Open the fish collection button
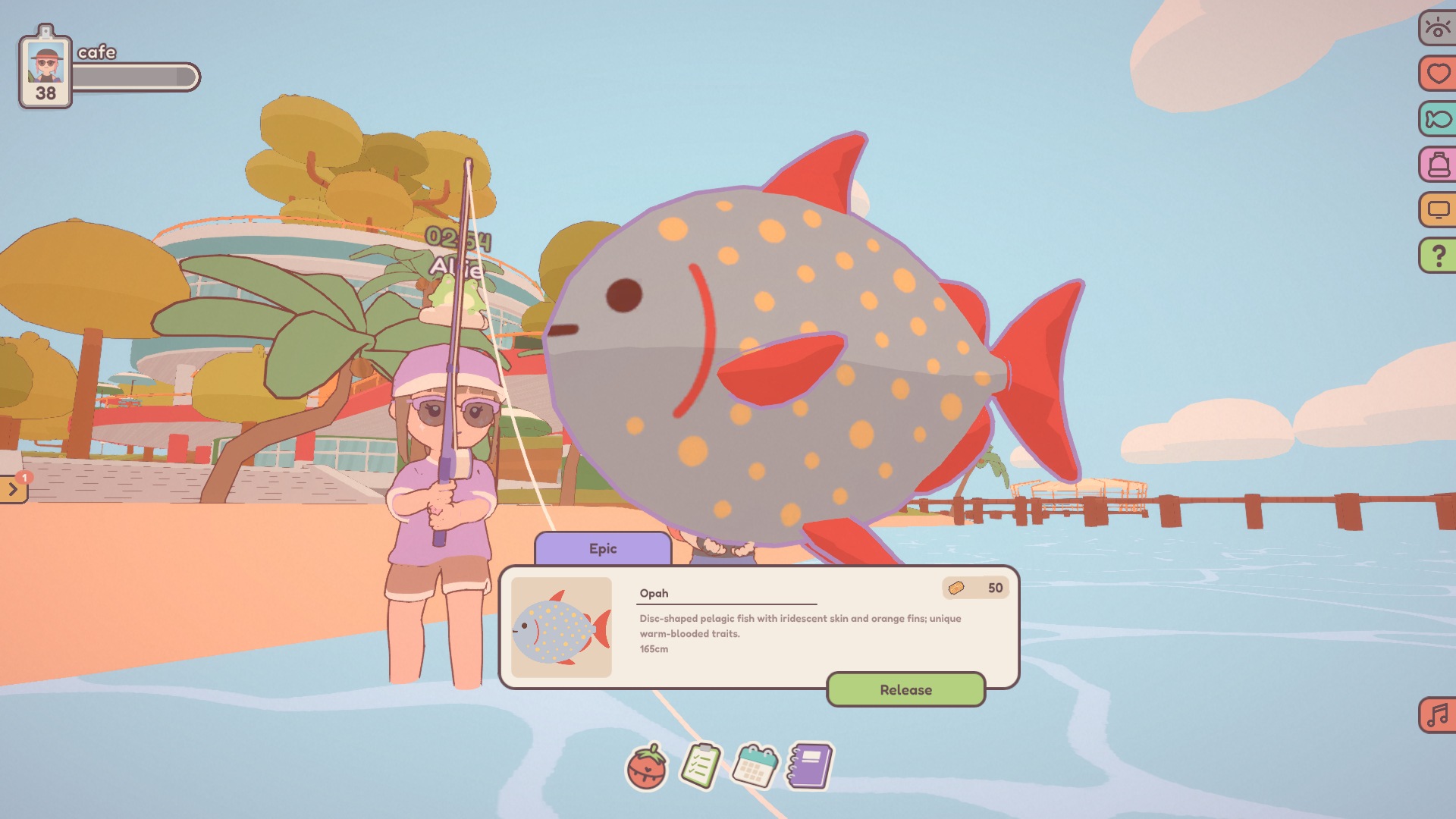1456x819 pixels. click(x=1437, y=120)
